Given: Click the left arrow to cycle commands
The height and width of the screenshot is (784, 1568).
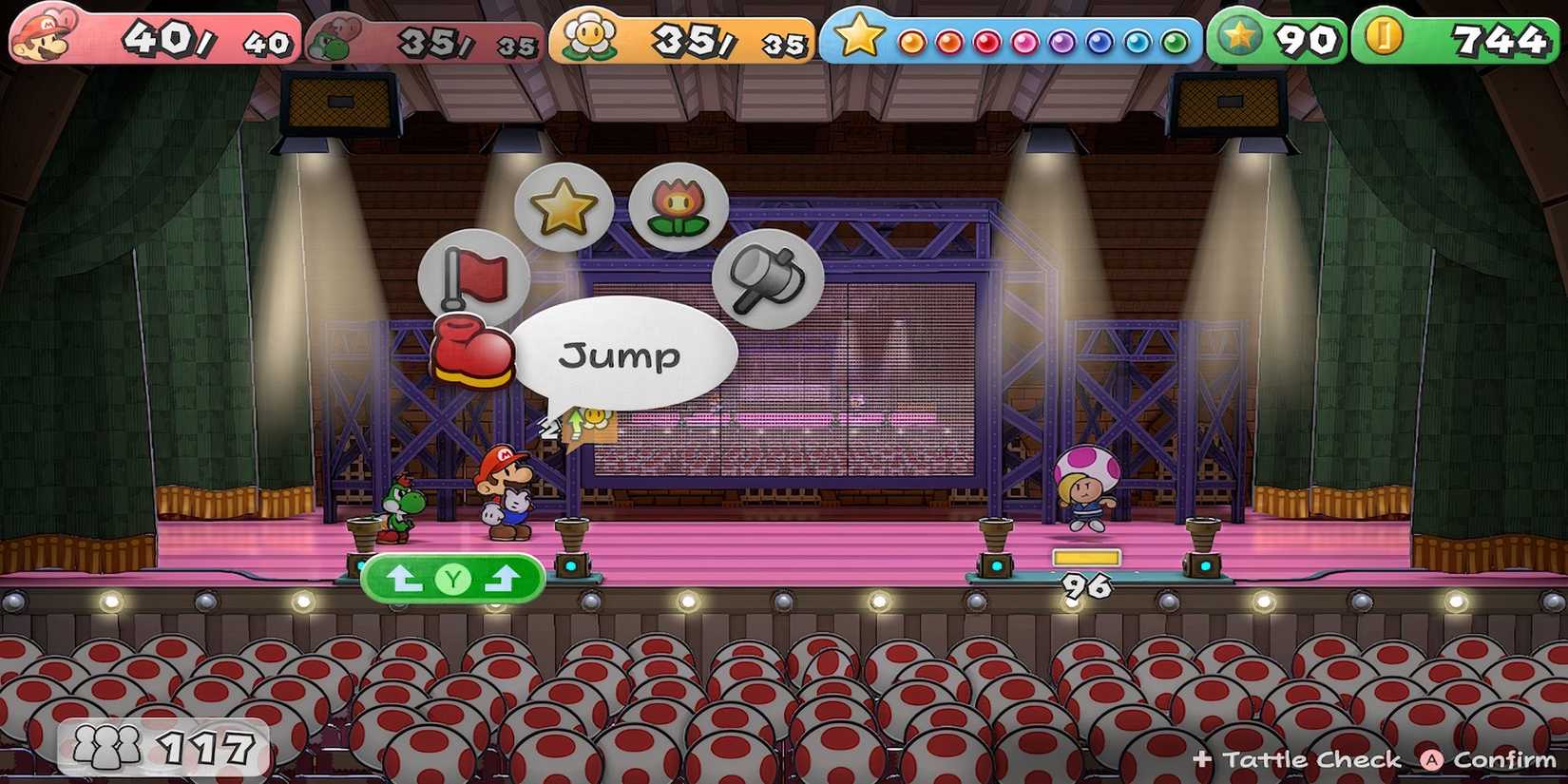Looking at the screenshot, I should (x=403, y=578).
